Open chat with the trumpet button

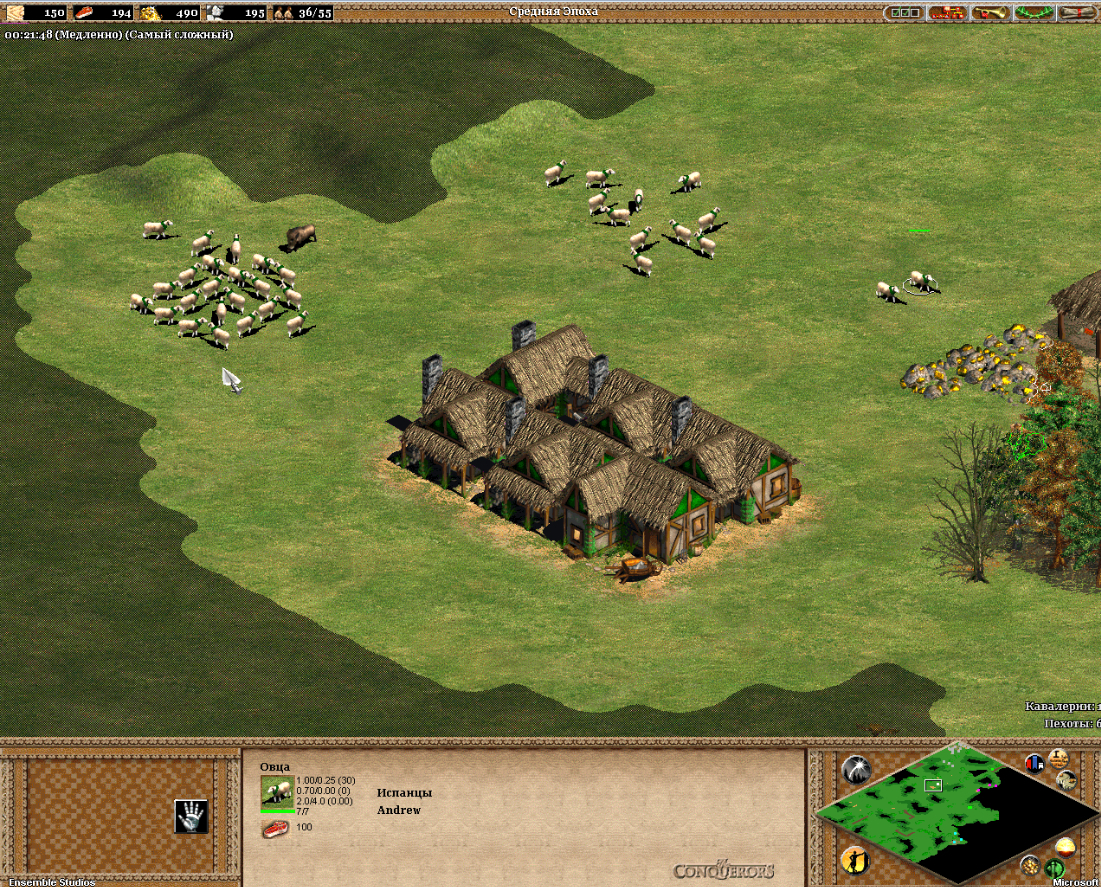(990, 13)
